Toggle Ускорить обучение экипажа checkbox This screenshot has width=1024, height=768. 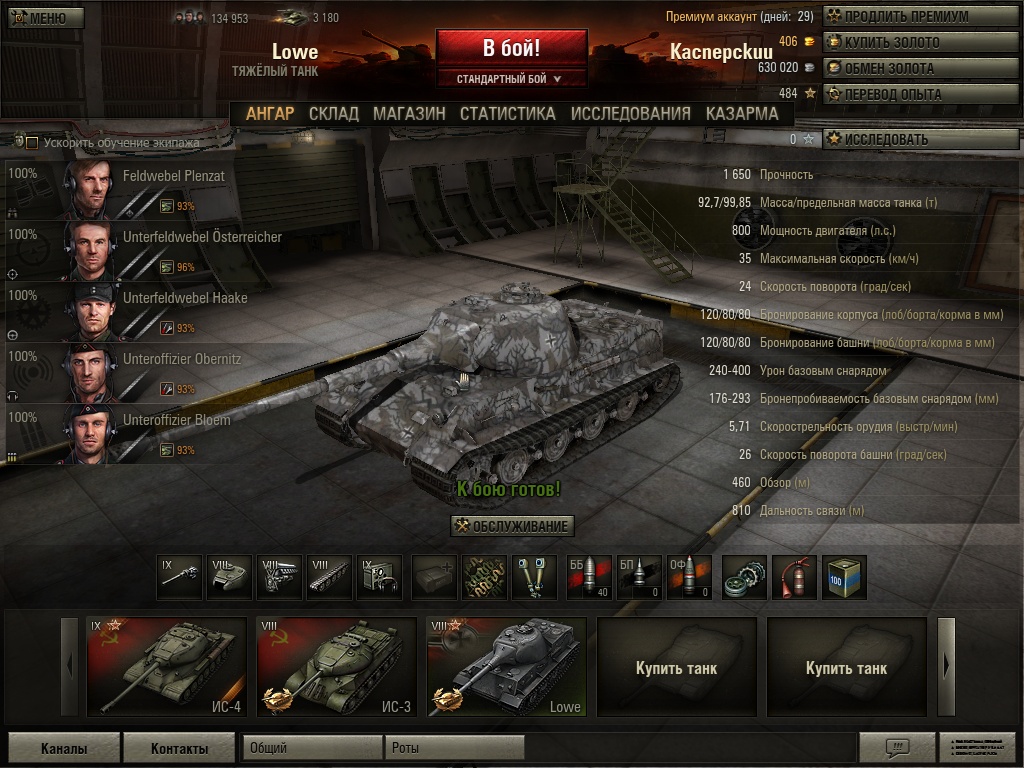tap(32, 143)
